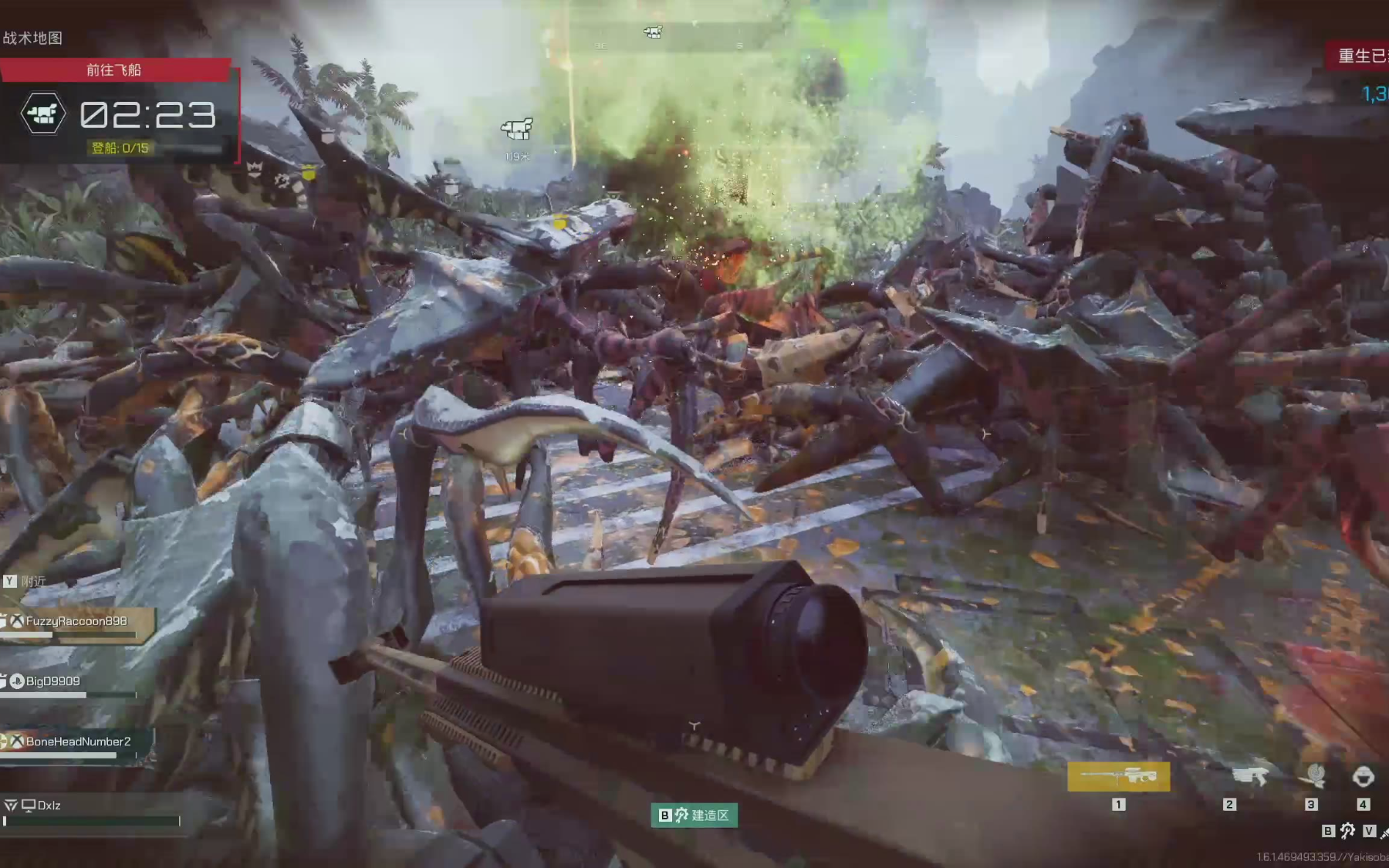The image size is (1389, 868).
Task: Open the 战术地图 tactical map label
Action: click(32, 38)
